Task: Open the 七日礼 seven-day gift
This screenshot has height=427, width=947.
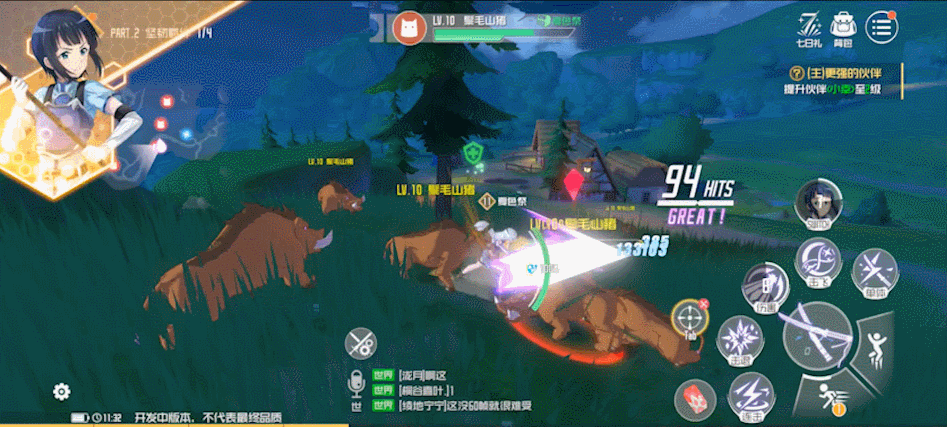Action: (x=809, y=27)
